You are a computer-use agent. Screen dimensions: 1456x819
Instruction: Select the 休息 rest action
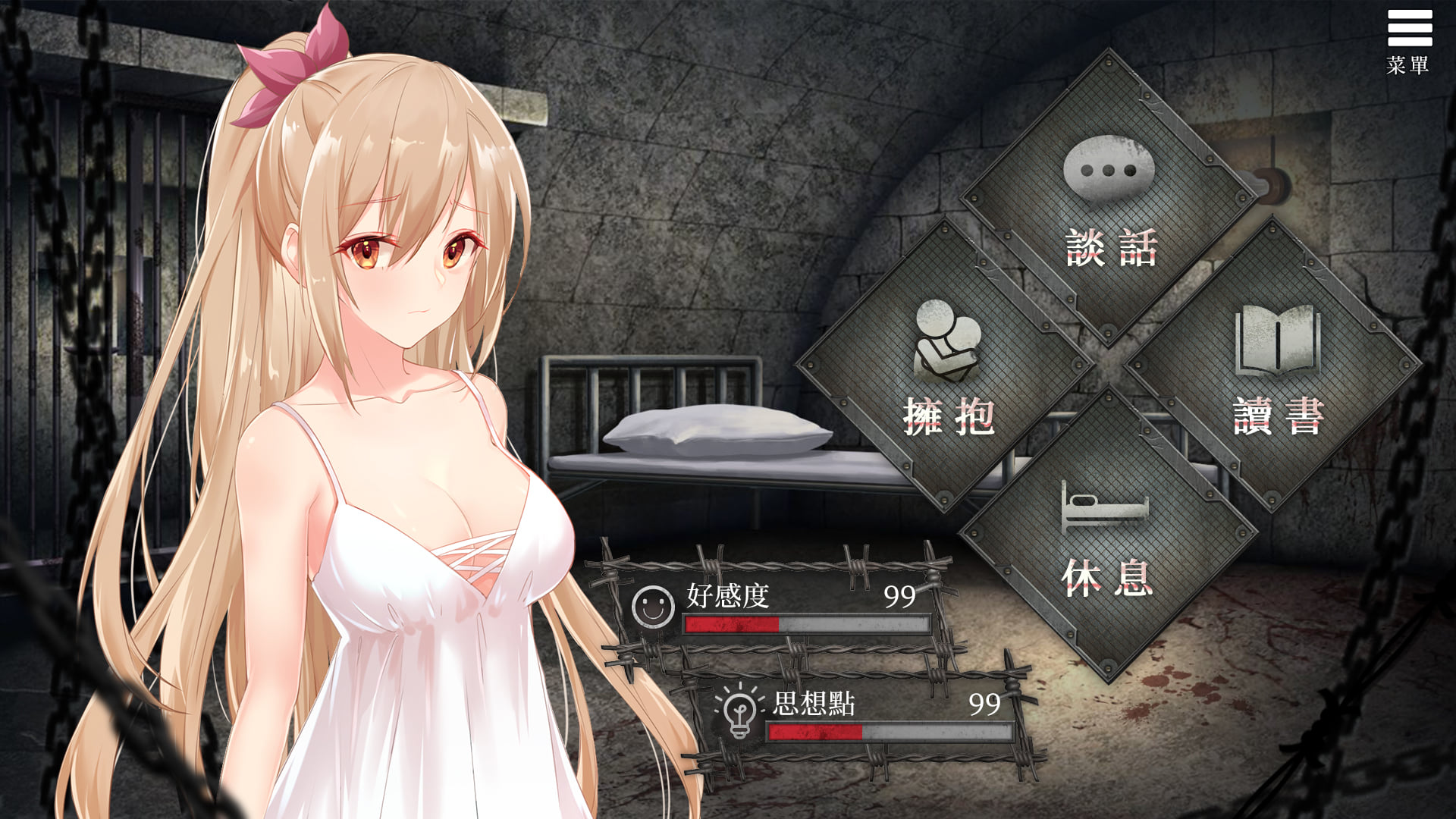(x=1107, y=535)
